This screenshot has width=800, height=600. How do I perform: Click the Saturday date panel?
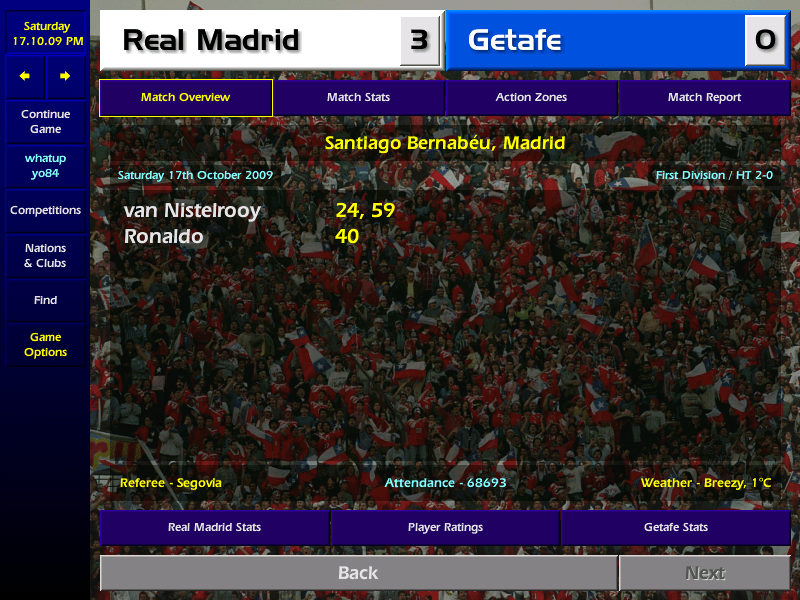pyautogui.click(x=45, y=33)
